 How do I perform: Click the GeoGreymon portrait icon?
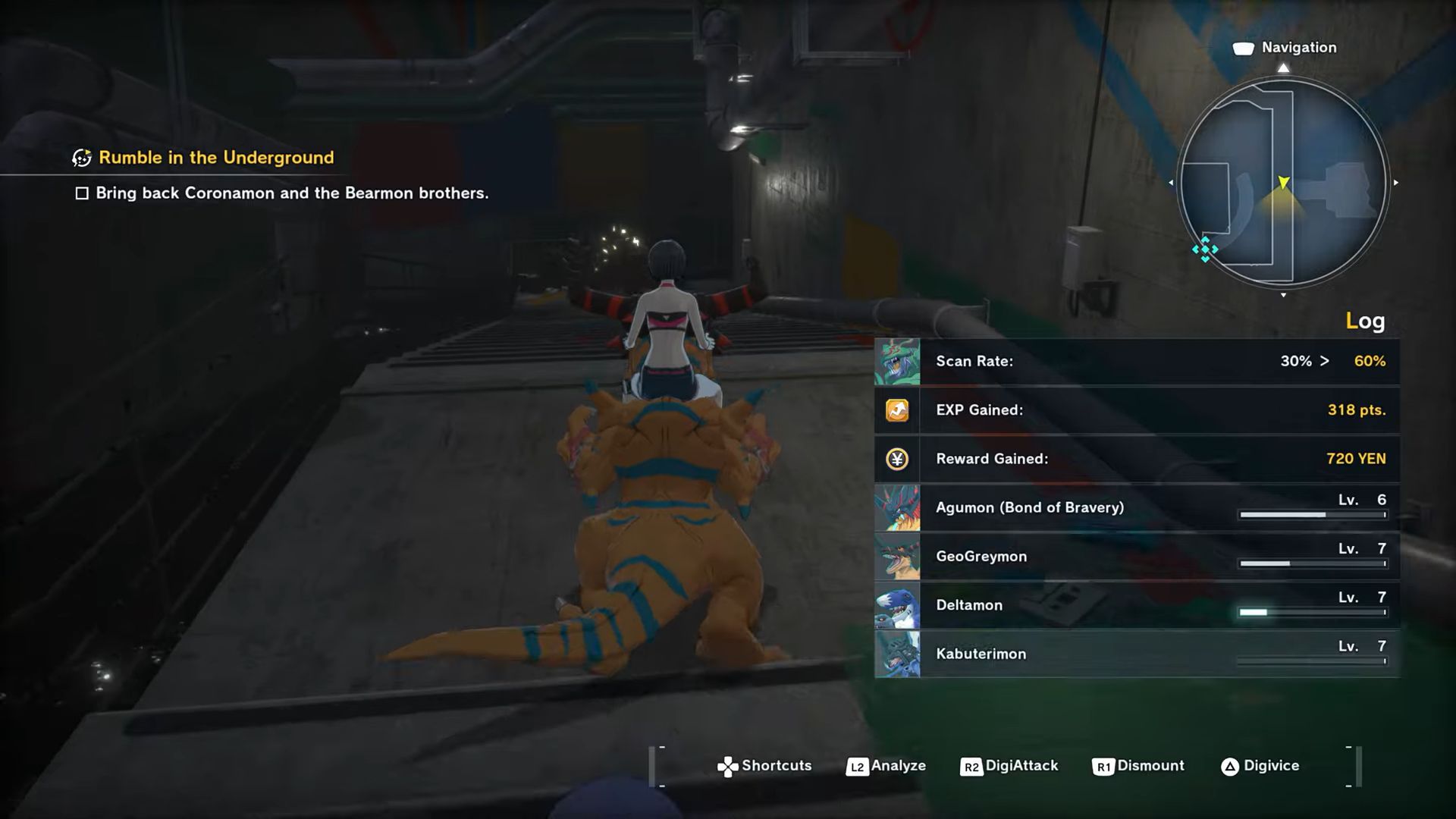pyautogui.click(x=897, y=556)
